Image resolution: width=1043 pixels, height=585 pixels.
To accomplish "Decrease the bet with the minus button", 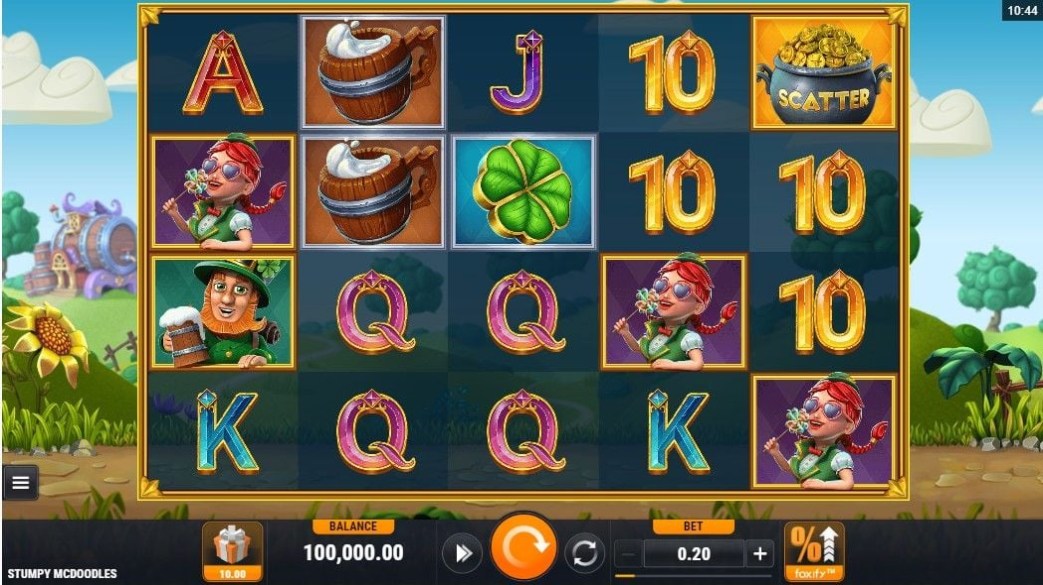I will point(627,553).
